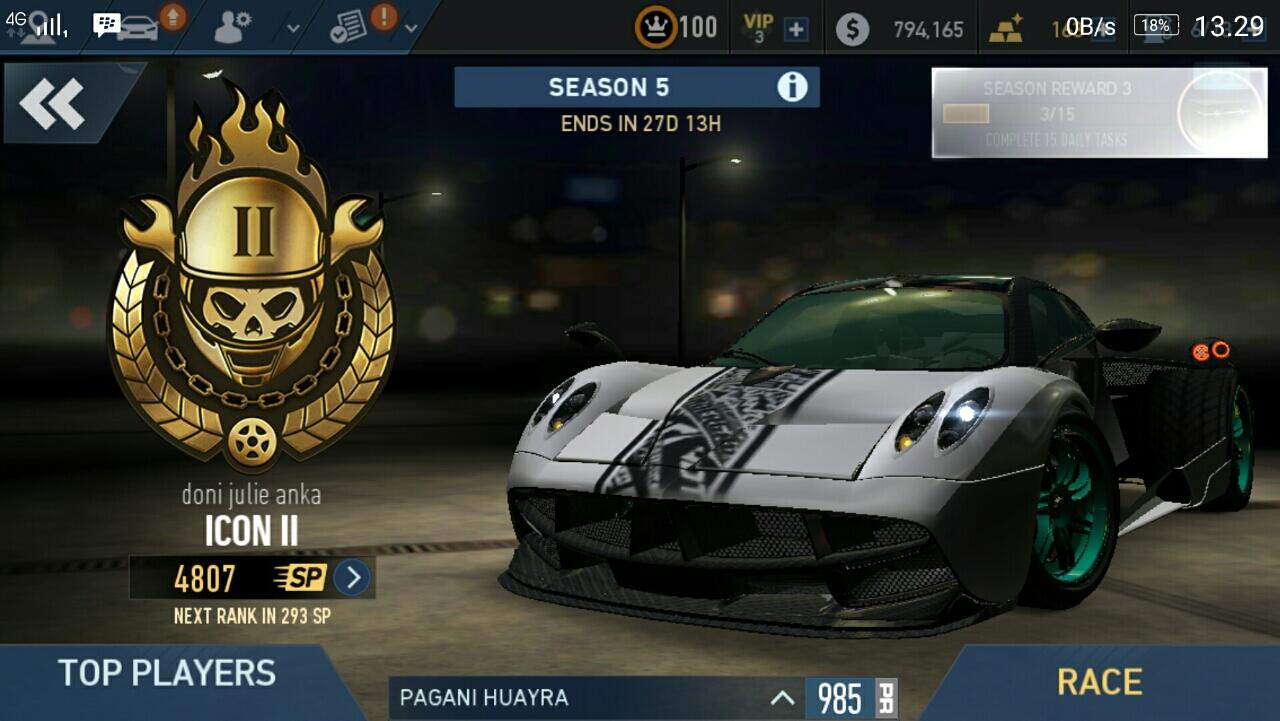Open the garage car icon with upgrade badge
Image resolution: width=1280 pixels, height=721 pixels.
(x=140, y=26)
